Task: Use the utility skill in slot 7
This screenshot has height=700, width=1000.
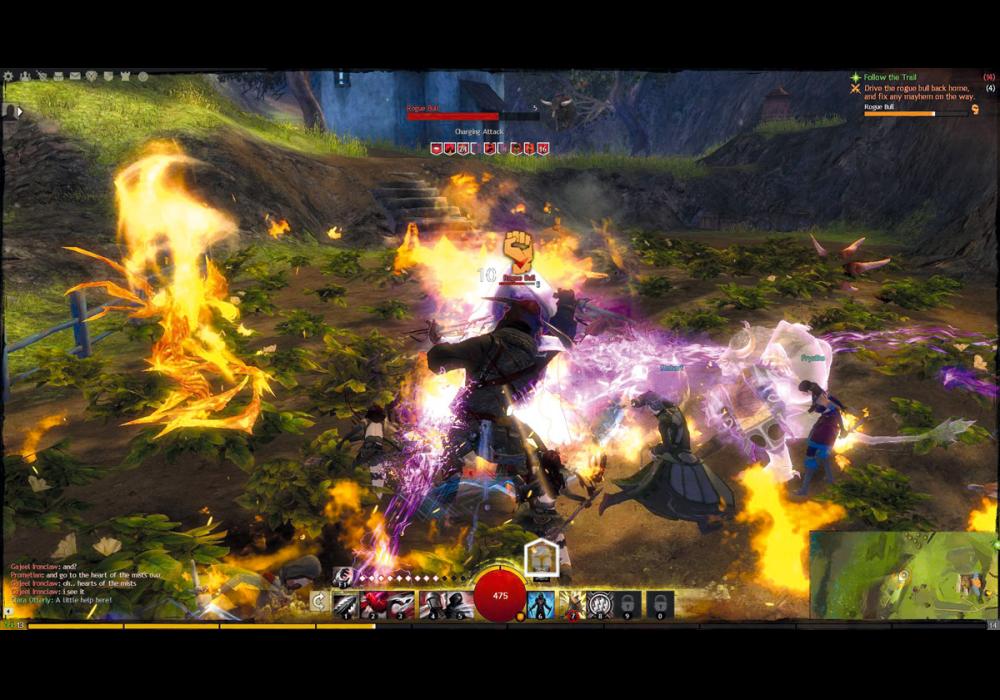Action: pos(570,604)
